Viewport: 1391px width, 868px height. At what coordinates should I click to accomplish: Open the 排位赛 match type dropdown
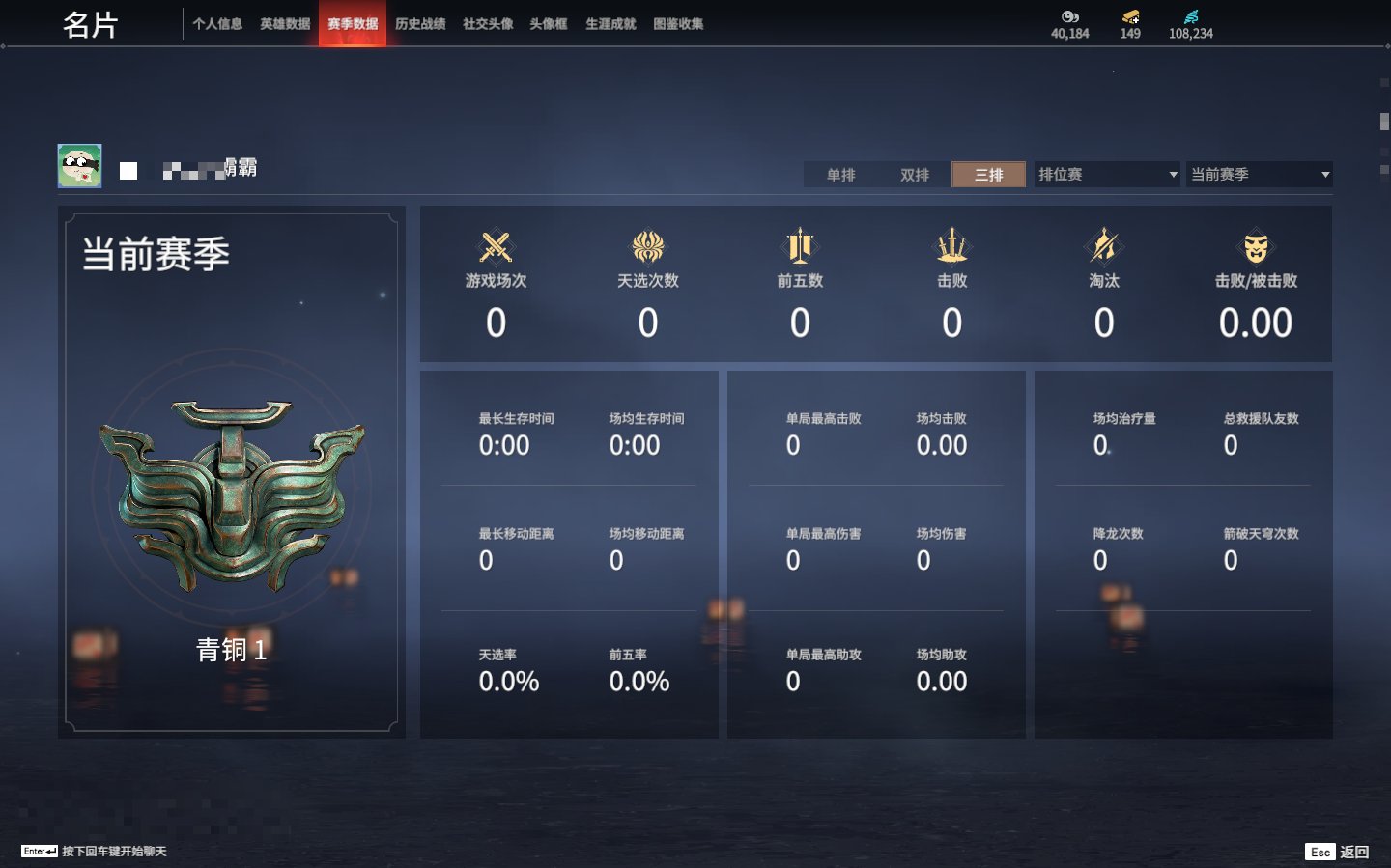[1107, 175]
